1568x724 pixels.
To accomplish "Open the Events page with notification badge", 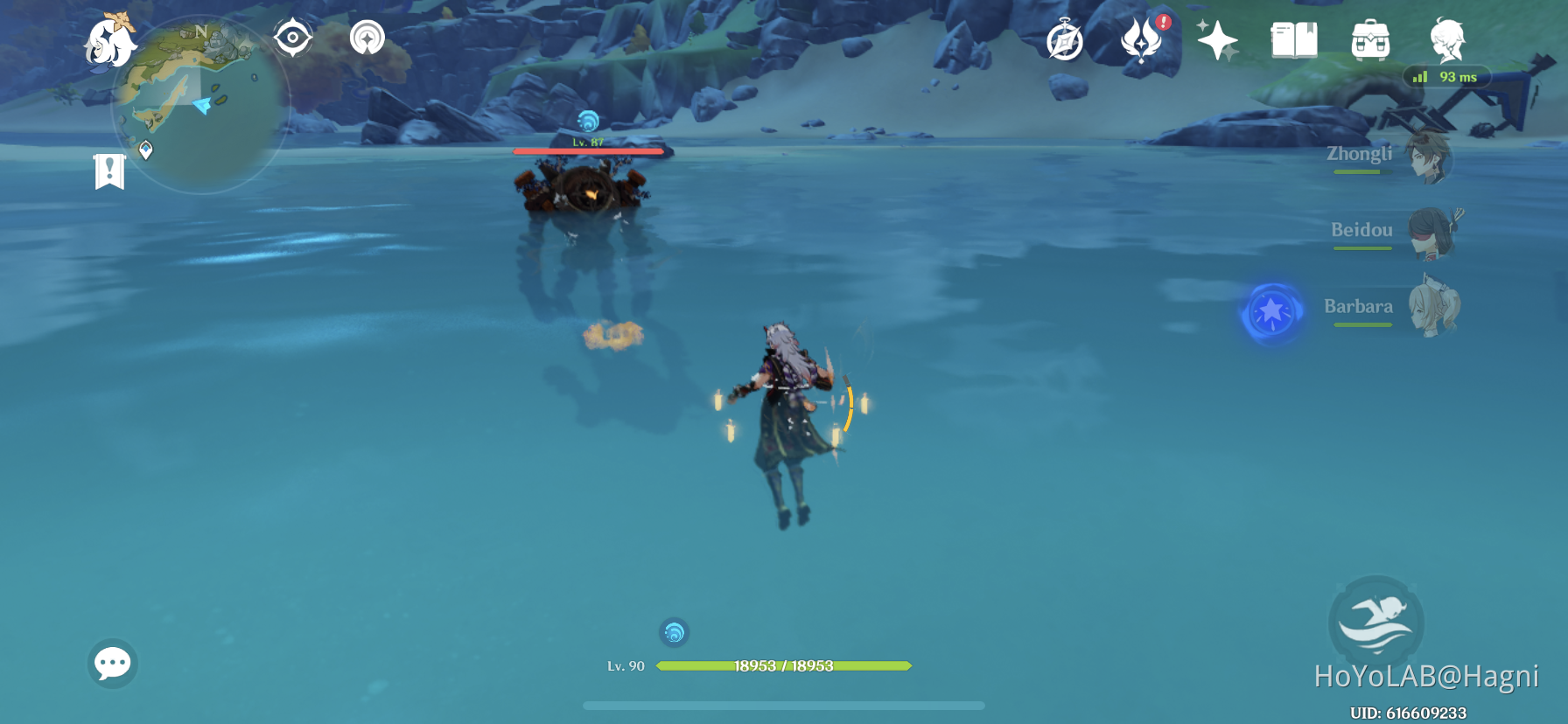I will 1143,39.
